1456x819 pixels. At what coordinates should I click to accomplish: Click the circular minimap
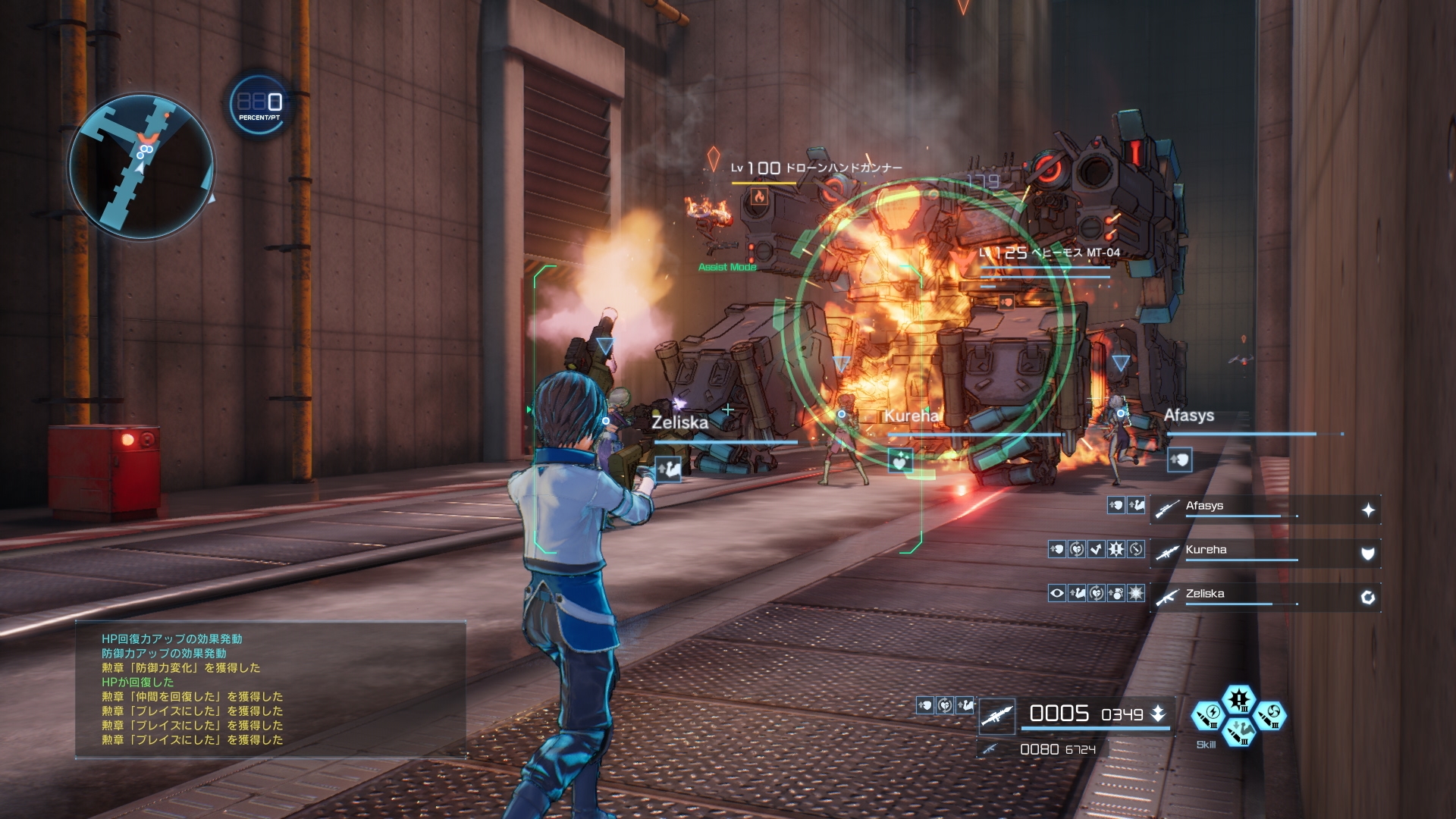142,167
